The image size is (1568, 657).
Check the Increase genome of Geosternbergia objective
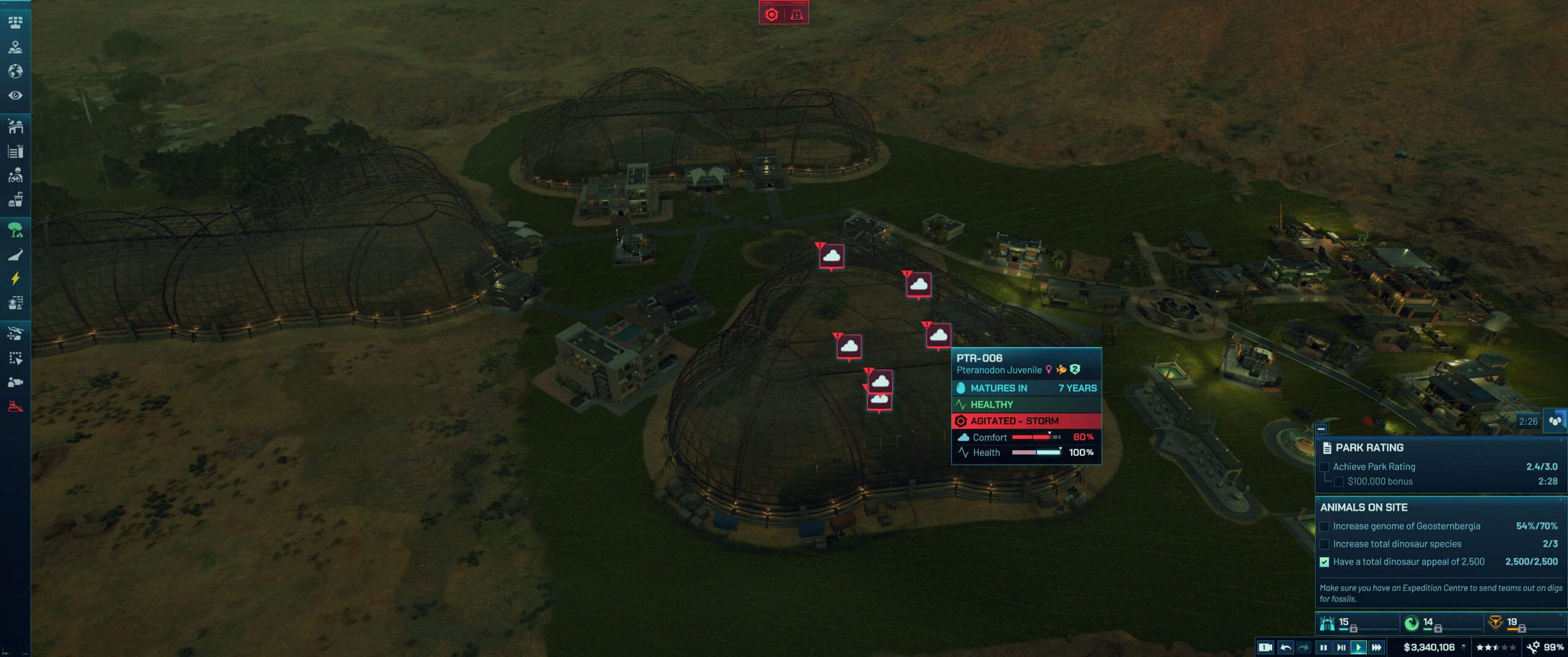click(x=1325, y=526)
